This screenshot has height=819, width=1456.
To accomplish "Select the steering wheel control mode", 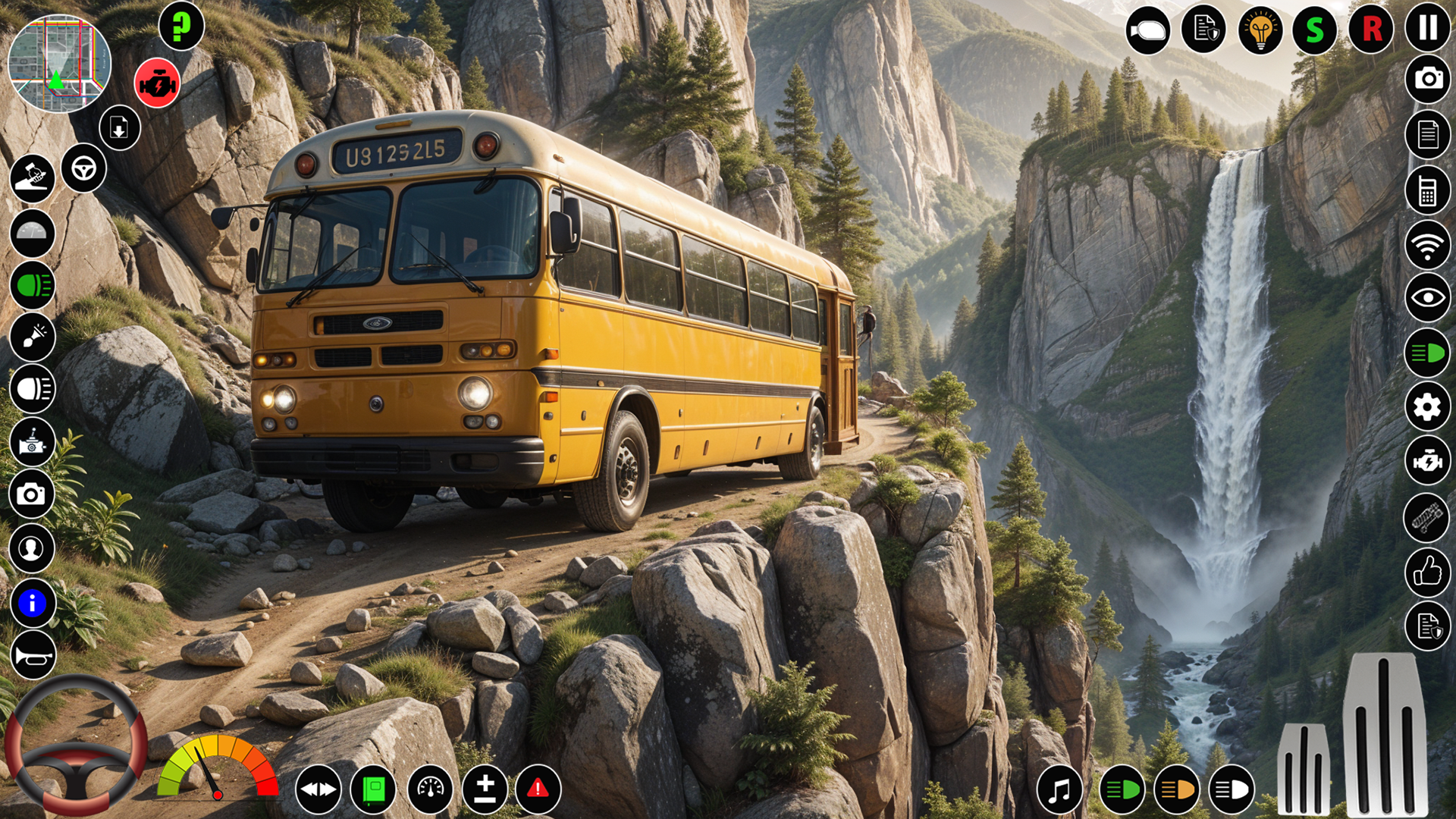I will (83, 168).
